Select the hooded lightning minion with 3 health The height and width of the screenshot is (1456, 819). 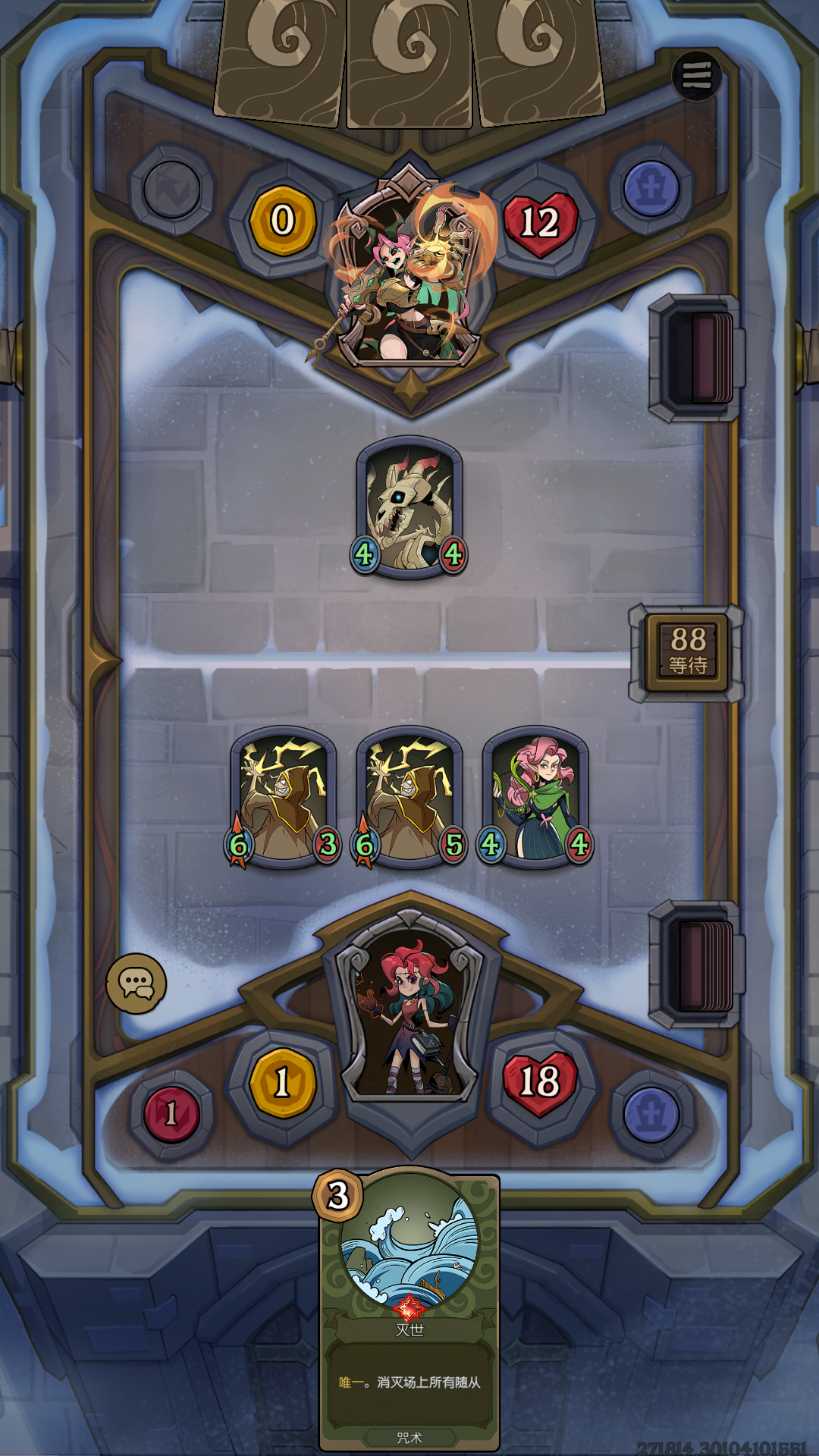point(283,798)
